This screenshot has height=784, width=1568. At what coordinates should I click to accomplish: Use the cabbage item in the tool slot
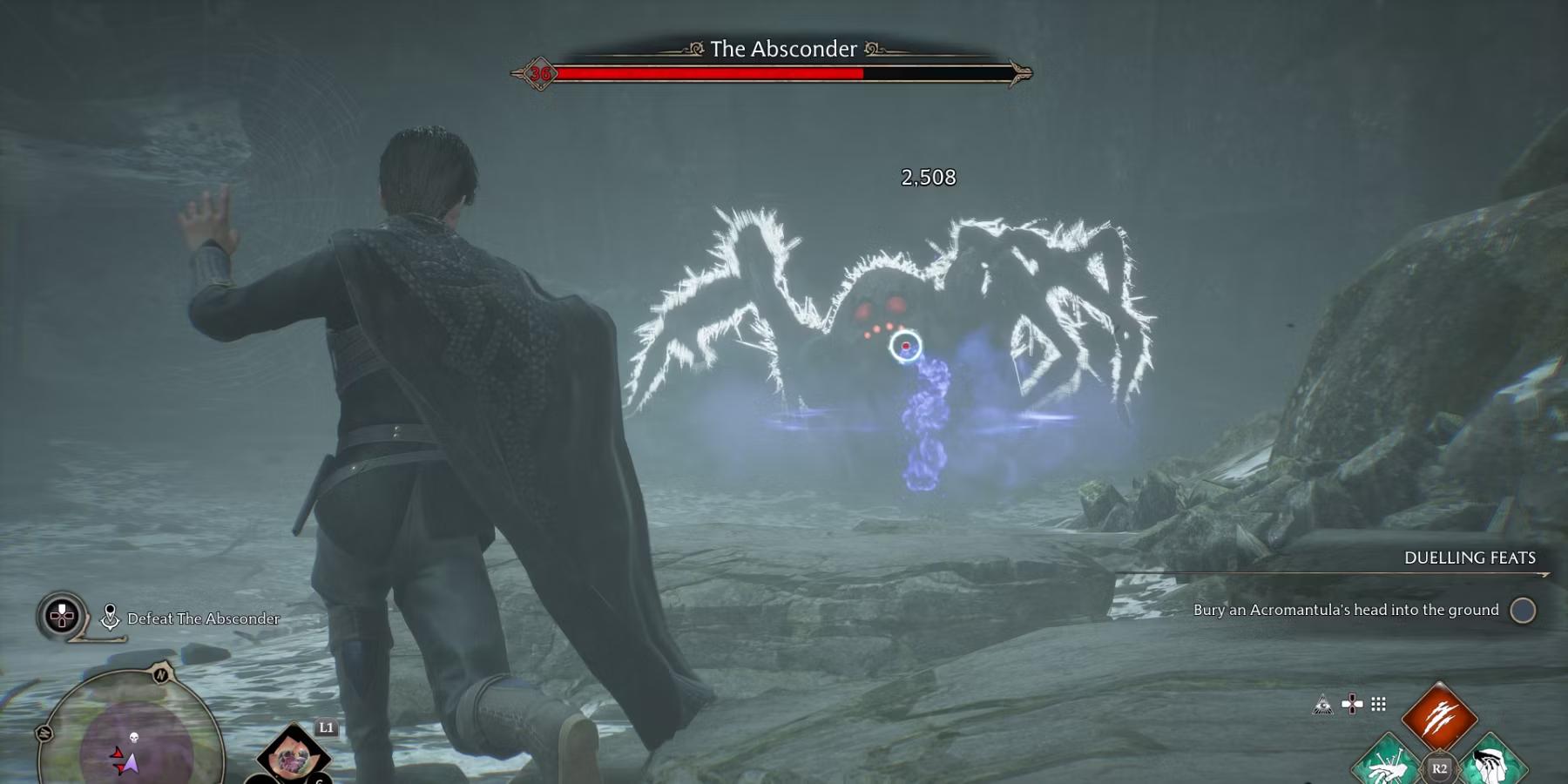tap(294, 756)
